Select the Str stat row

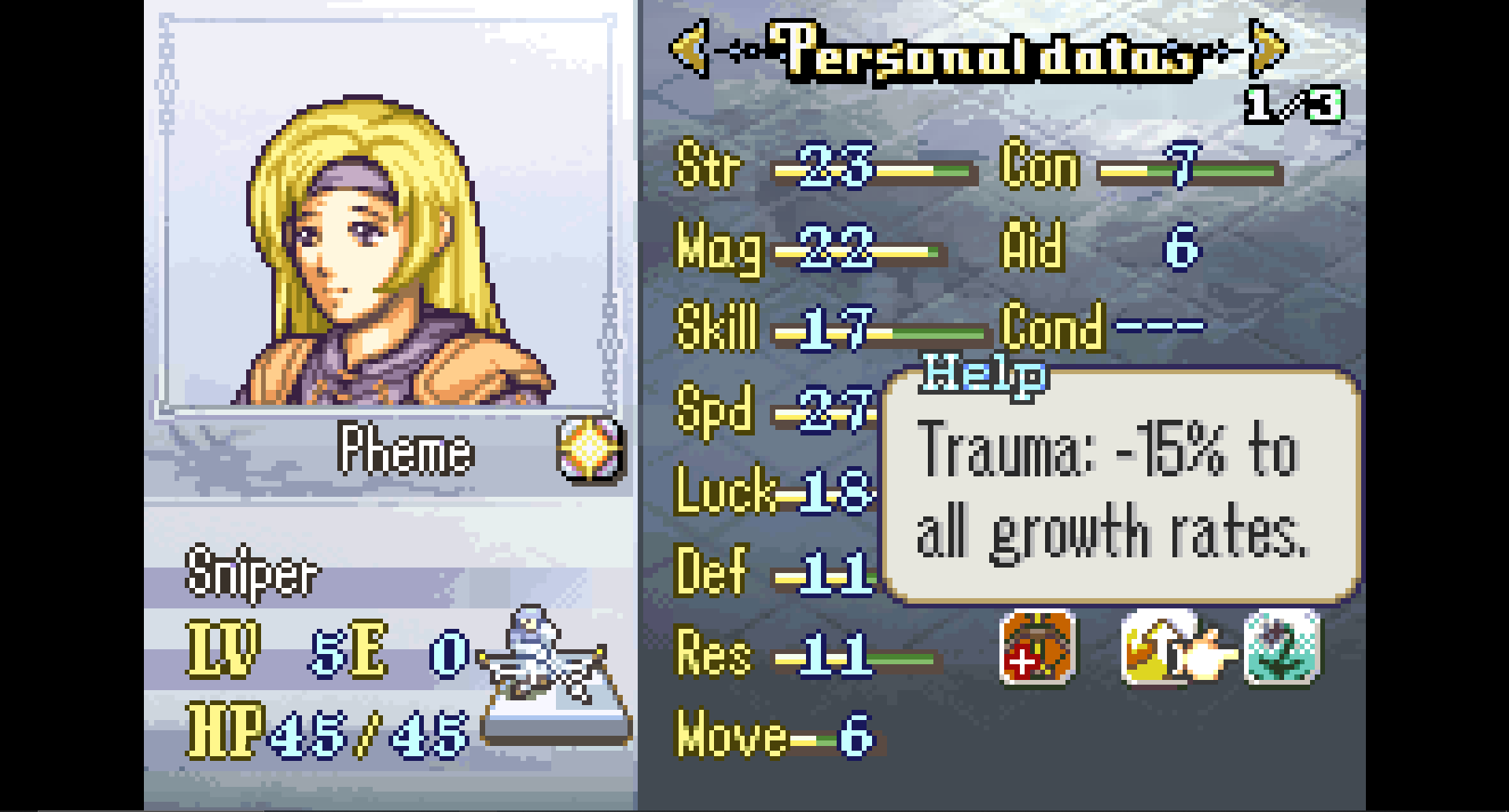point(825,167)
